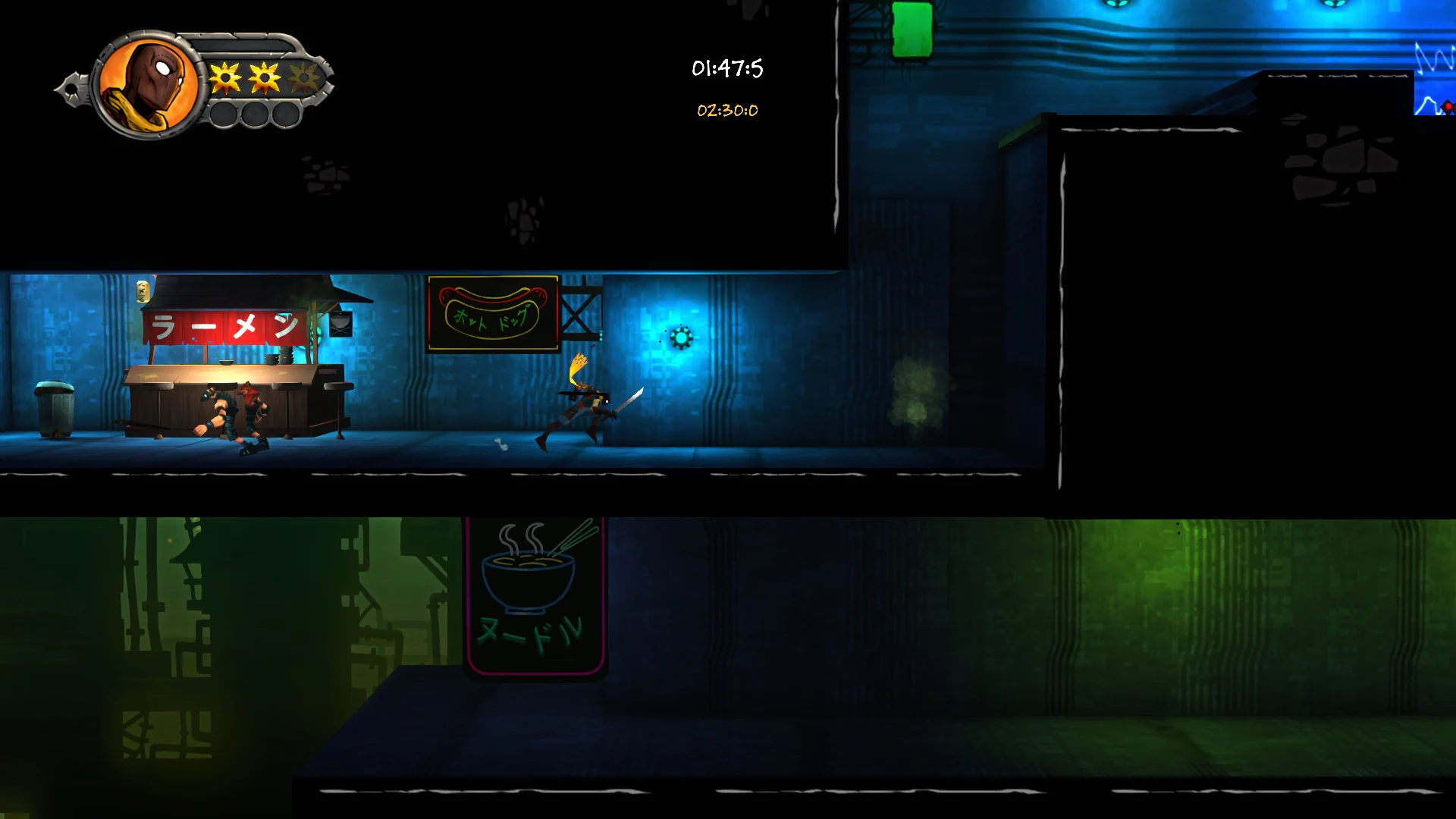The image size is (1456, 819).
Task: Click the neon hot dog icon on the sign
Action: coord(491,309)
